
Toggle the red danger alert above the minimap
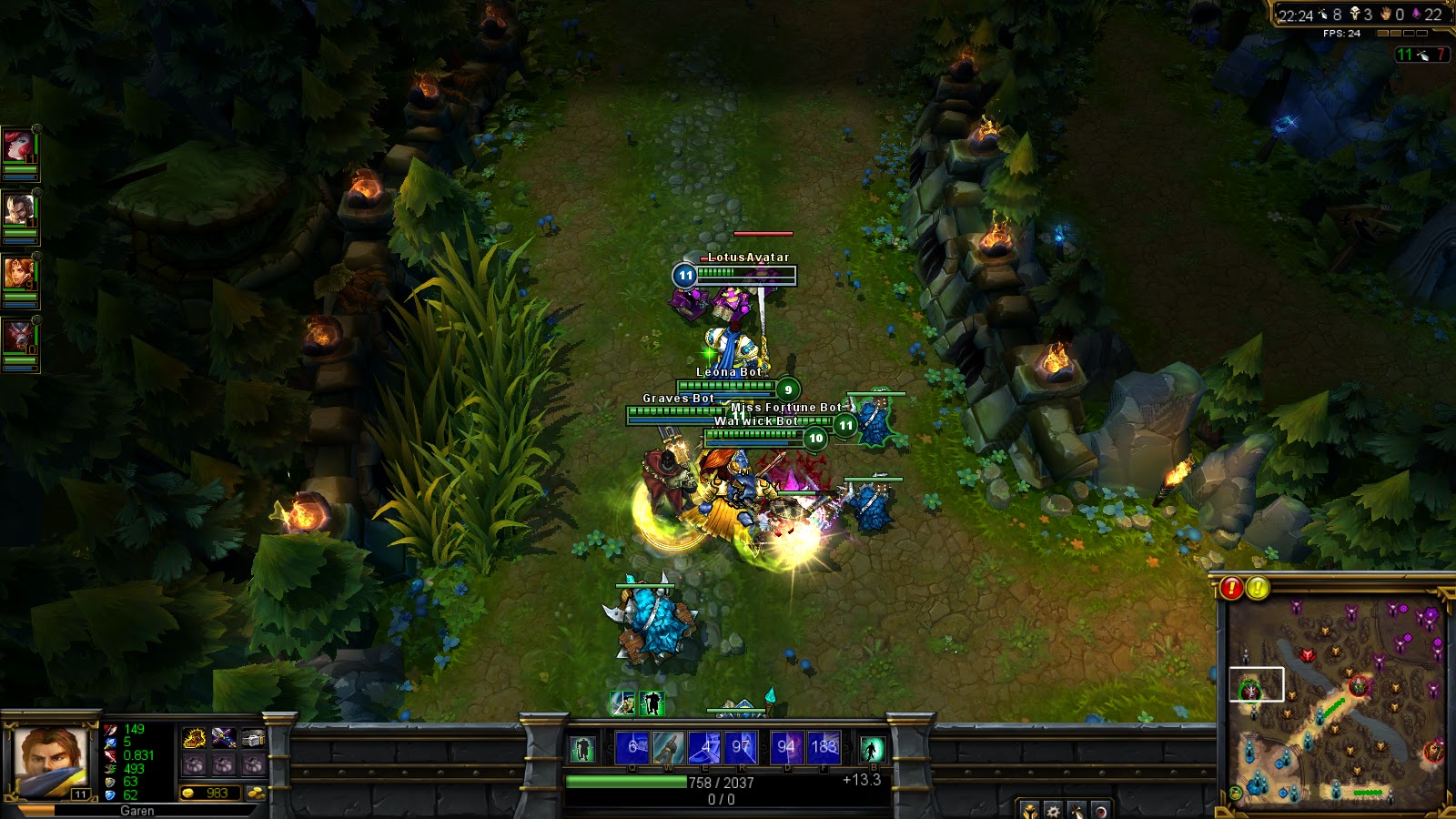(x=1230, y=590)
